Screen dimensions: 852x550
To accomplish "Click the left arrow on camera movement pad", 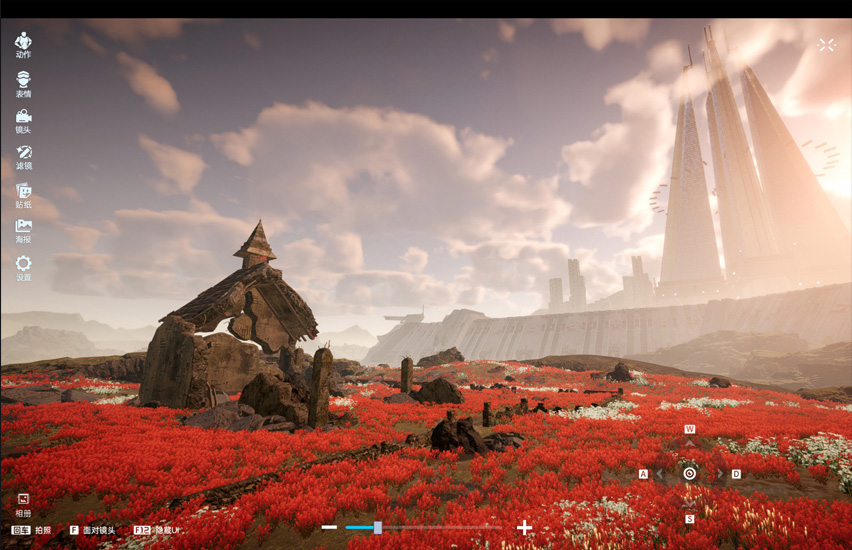I will (660, 474).
